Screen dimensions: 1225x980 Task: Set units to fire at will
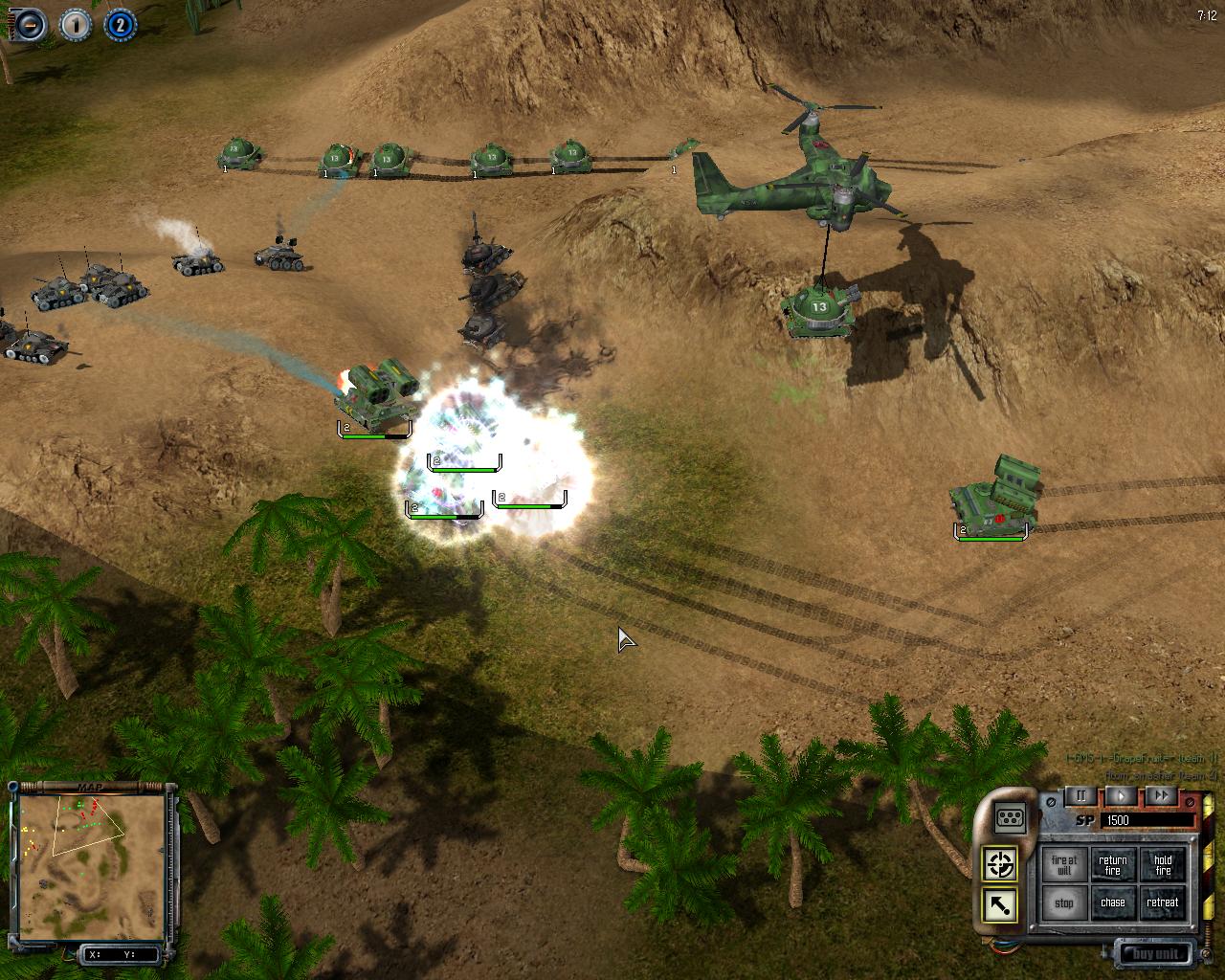click(x=1063, y=864)
